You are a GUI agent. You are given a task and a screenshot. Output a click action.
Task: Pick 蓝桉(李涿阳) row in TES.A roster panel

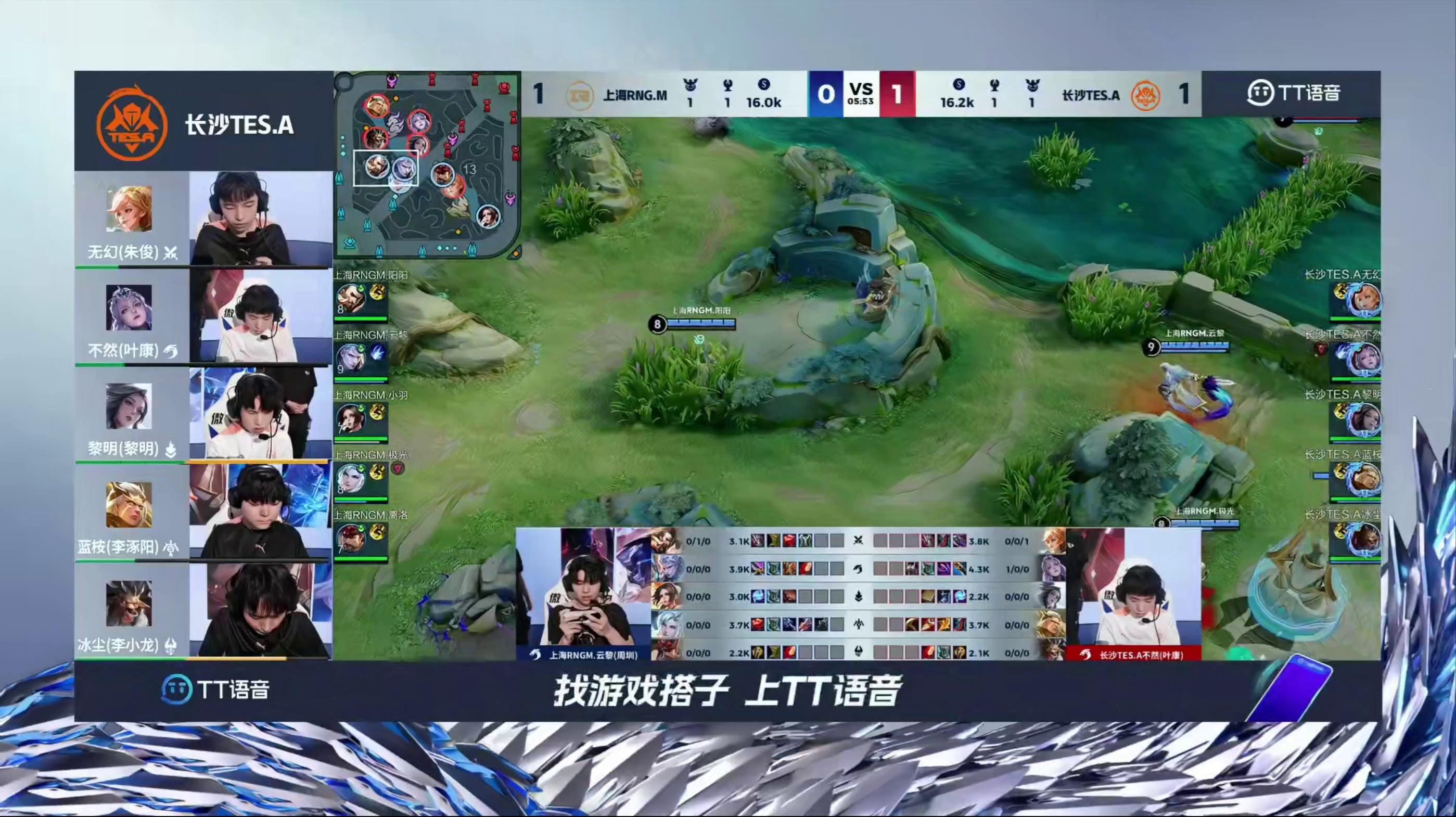click(203, 514)
